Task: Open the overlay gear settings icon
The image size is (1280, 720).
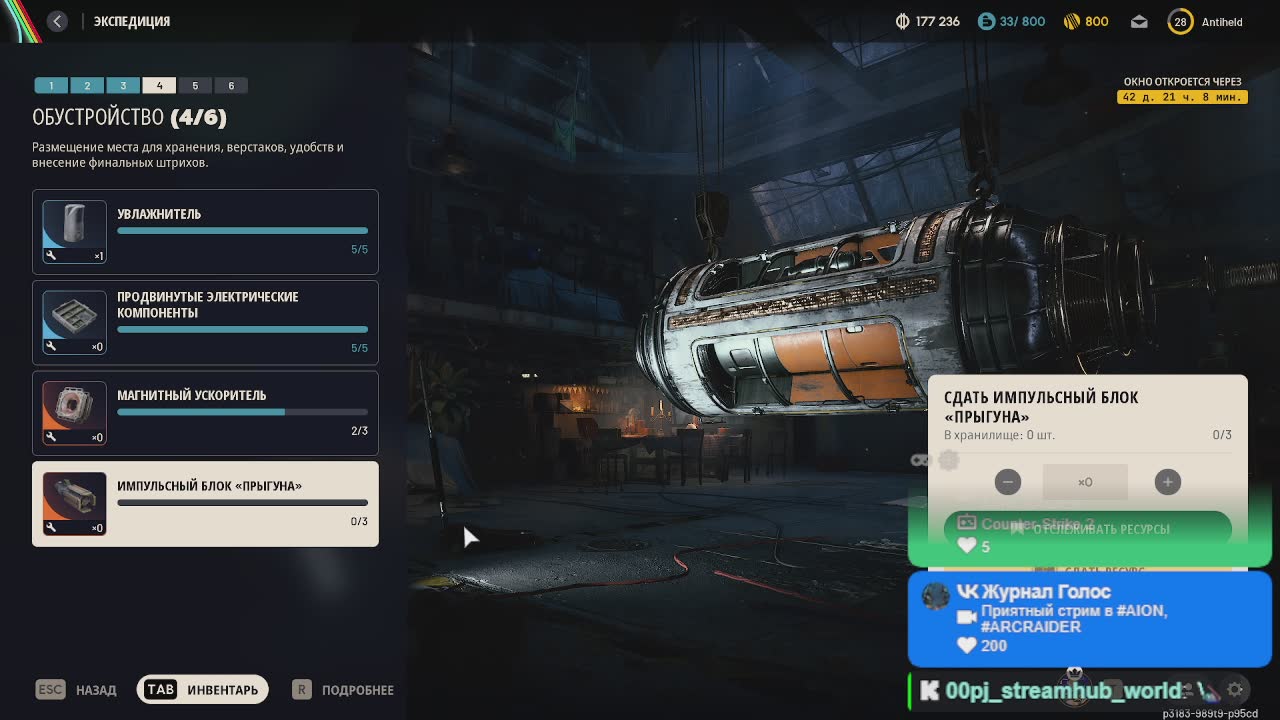Action: (x=1236, y=689)
